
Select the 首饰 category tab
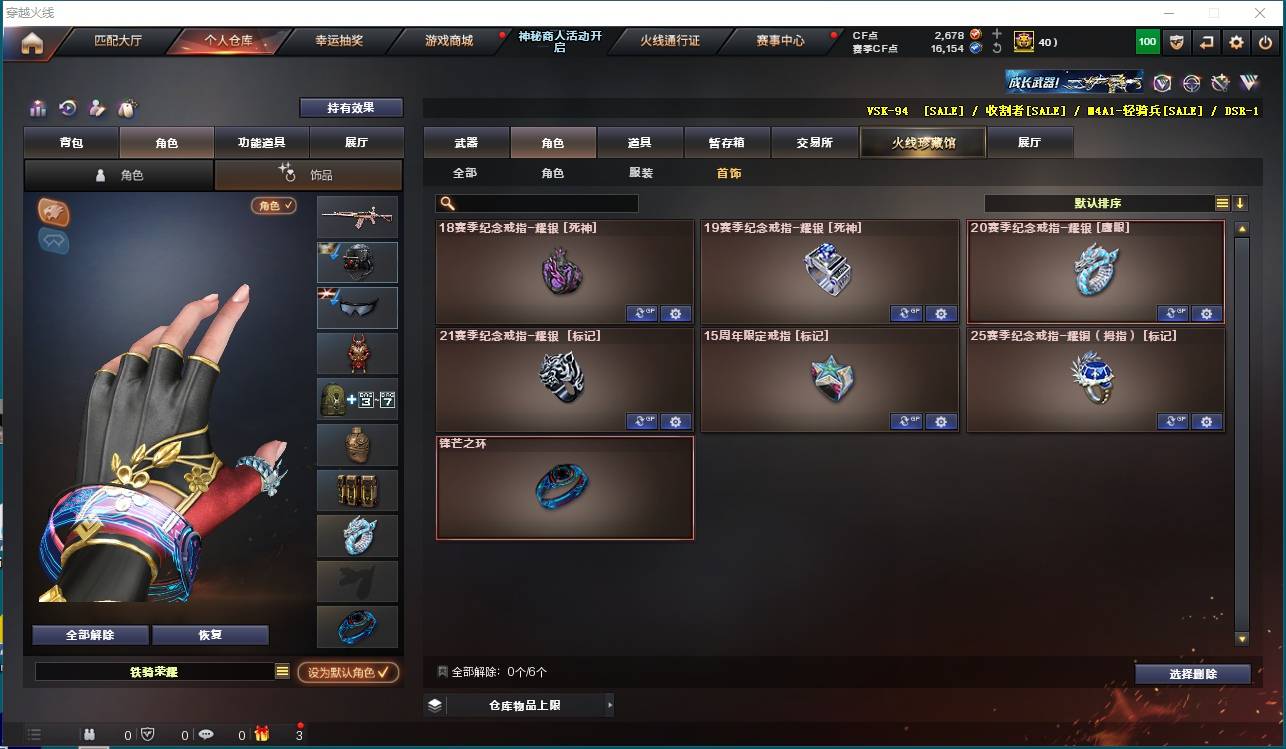(729, 173)
